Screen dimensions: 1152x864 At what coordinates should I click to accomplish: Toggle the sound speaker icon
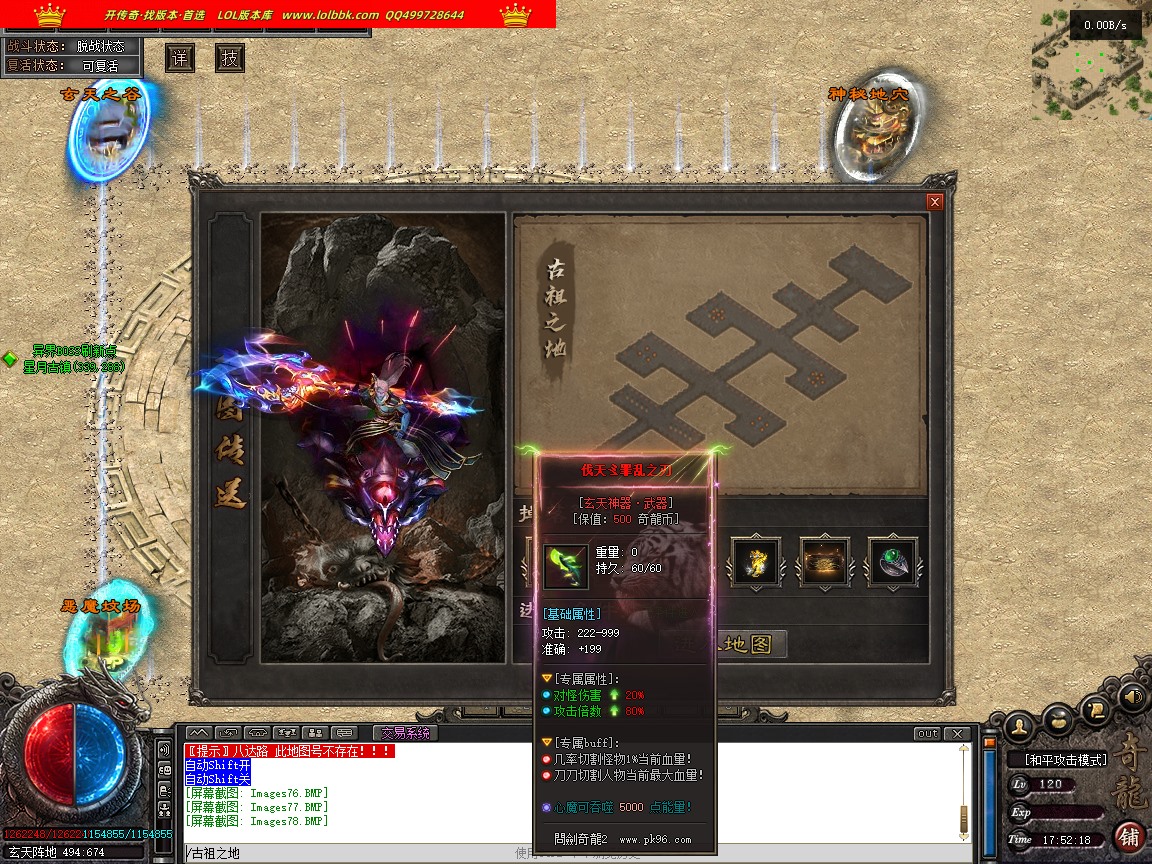pos(1132,697)
